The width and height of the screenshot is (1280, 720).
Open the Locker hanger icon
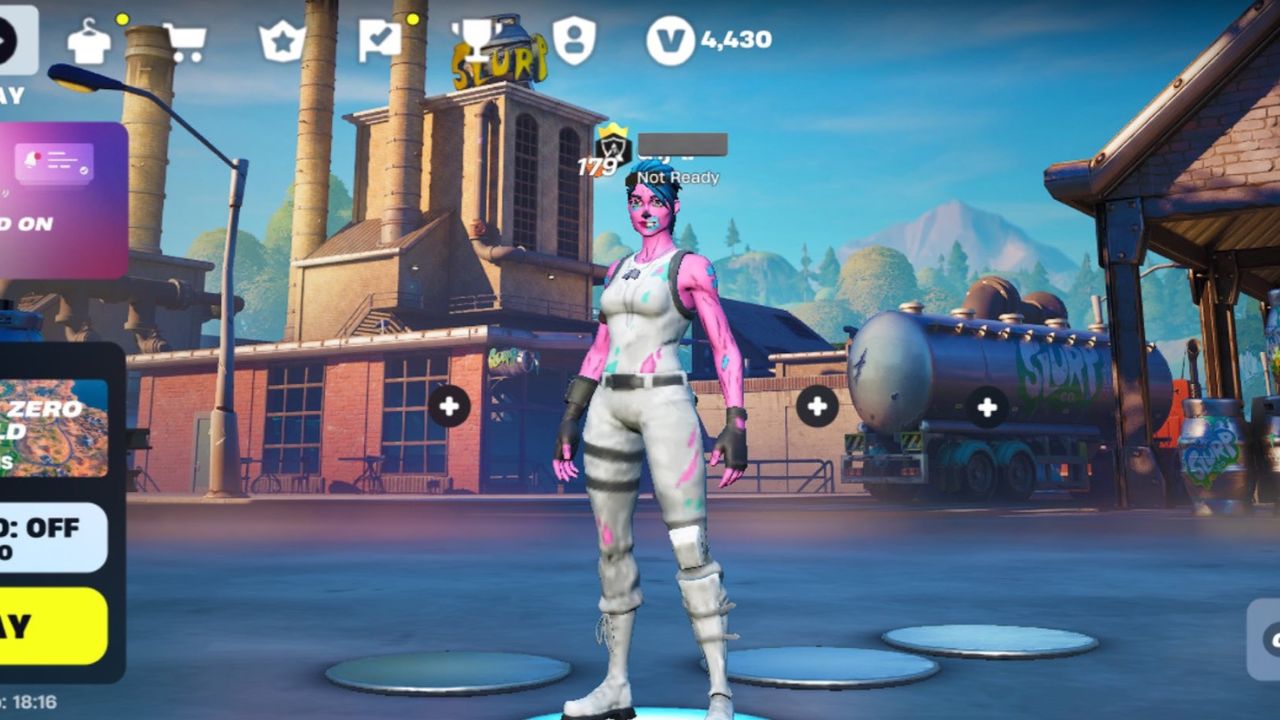(89, 42)
